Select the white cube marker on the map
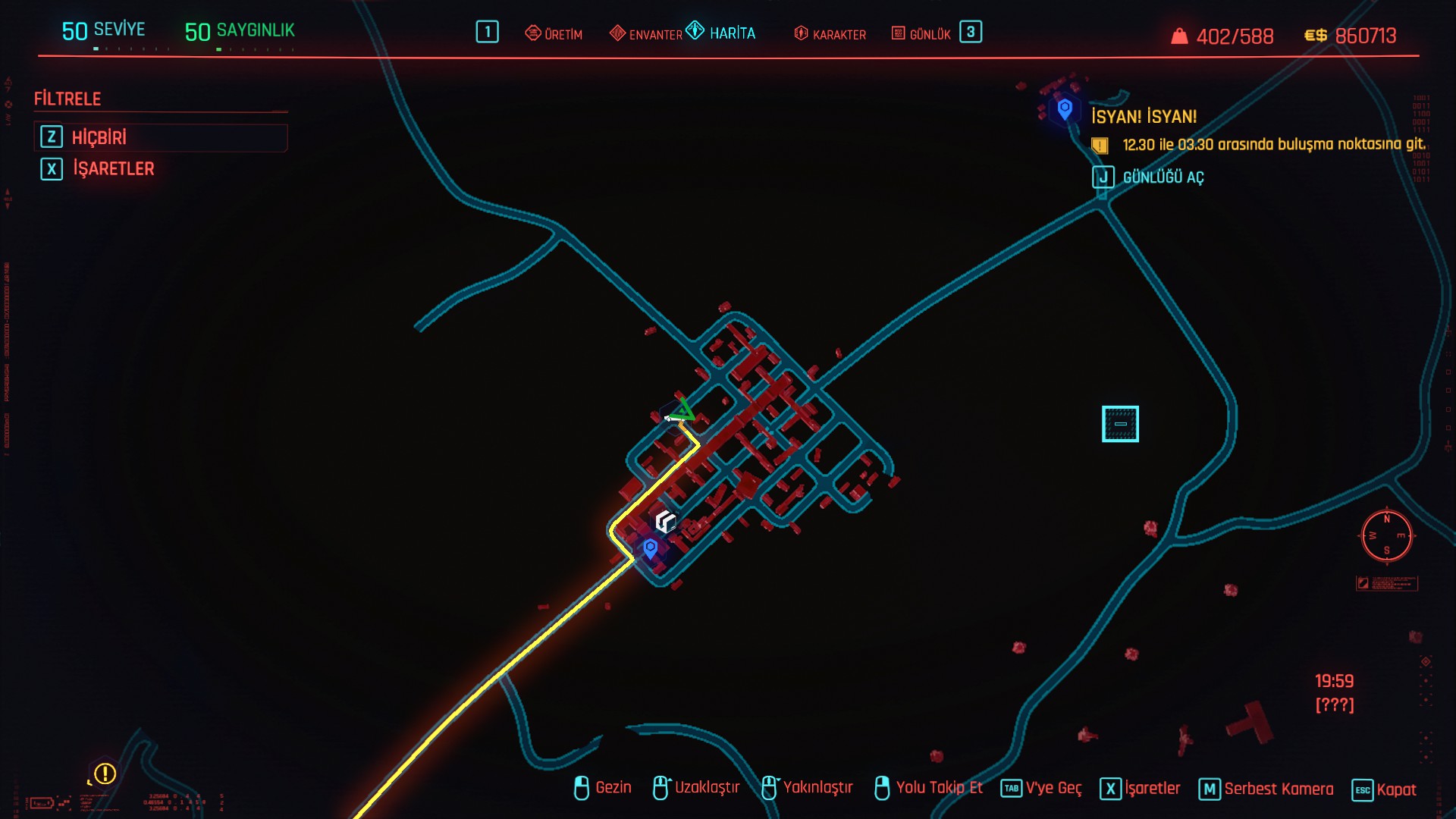Image resolution: width=1456 pixels, height=819 pixels. (x=665, y=521)
